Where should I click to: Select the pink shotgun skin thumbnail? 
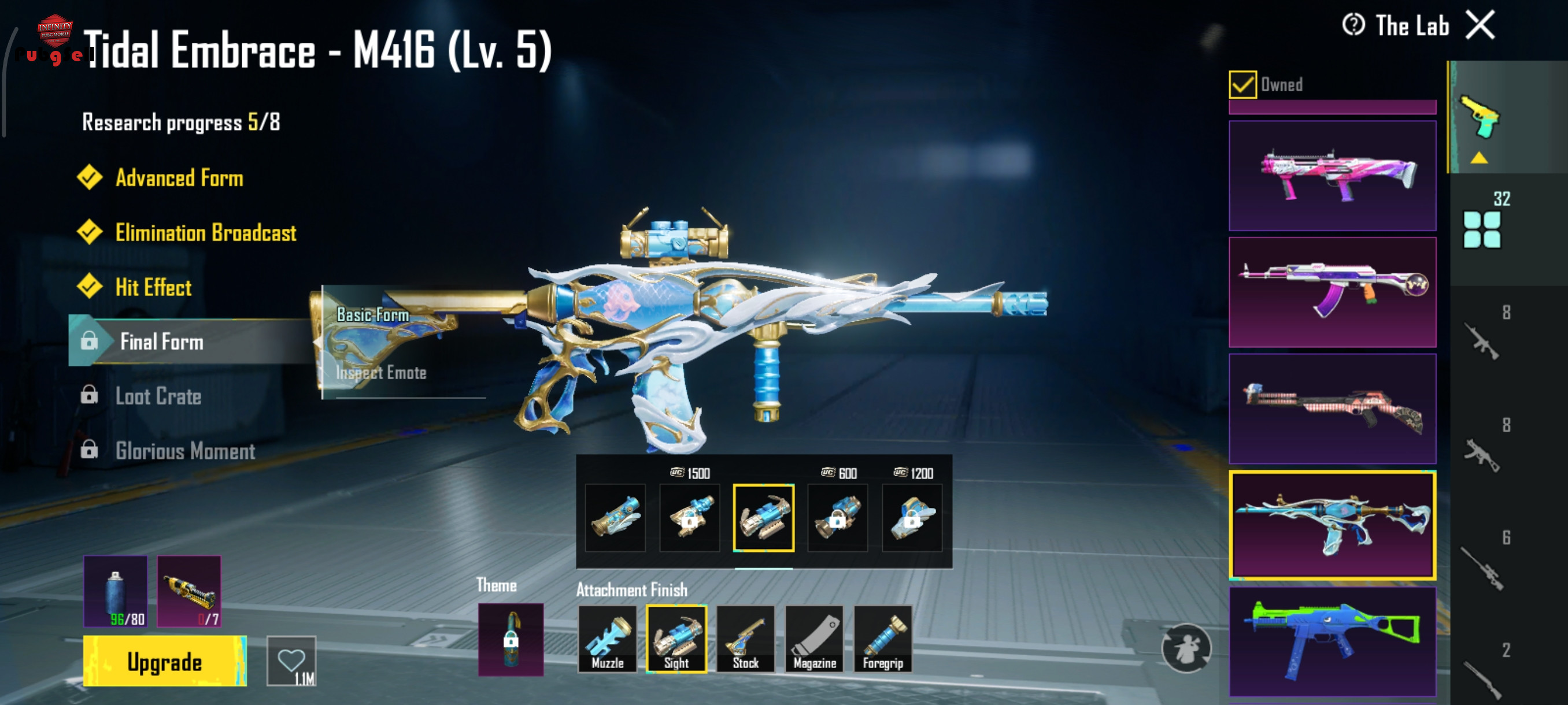[1332, 176]
